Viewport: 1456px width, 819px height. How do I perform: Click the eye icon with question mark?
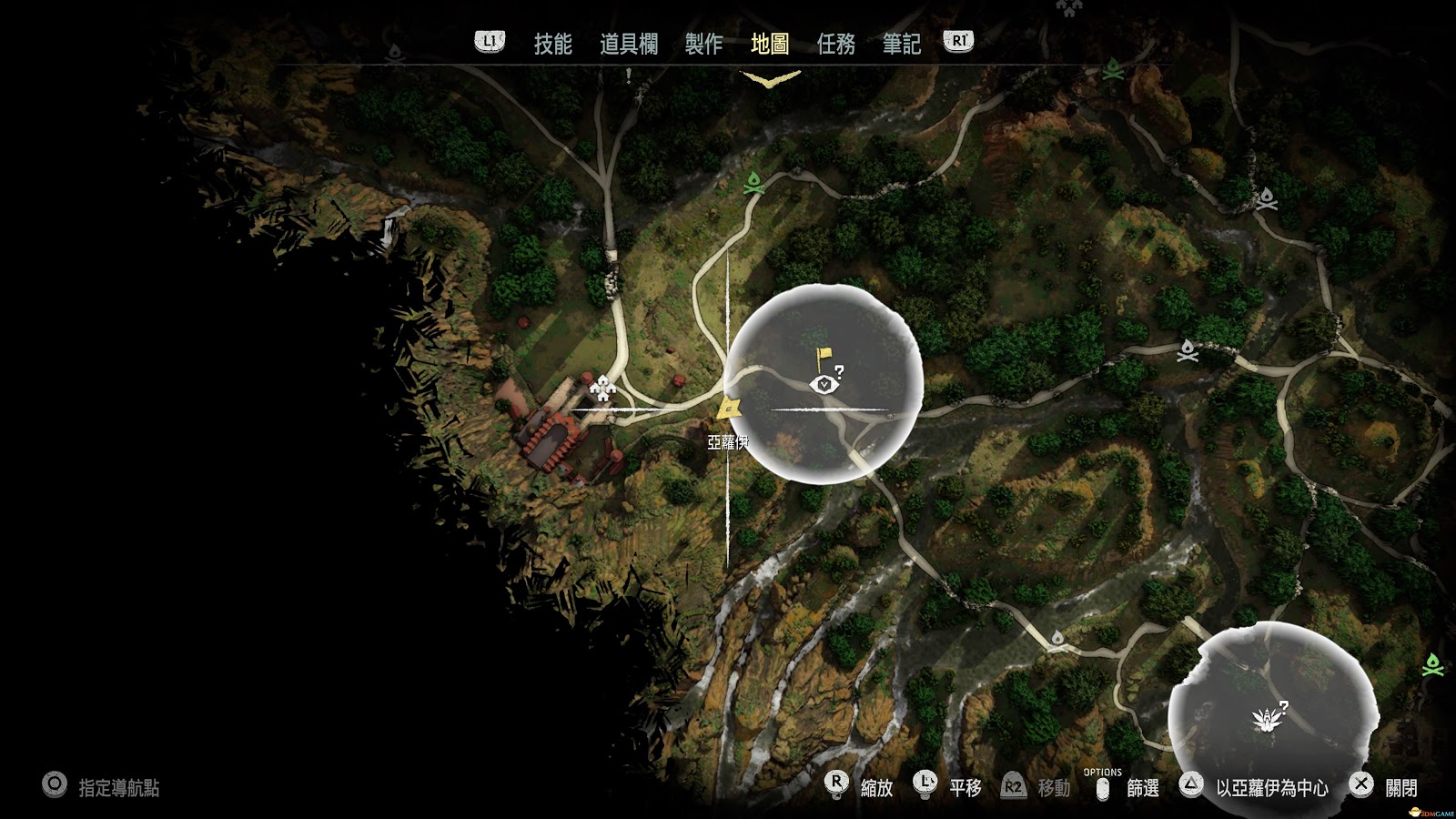825,384
